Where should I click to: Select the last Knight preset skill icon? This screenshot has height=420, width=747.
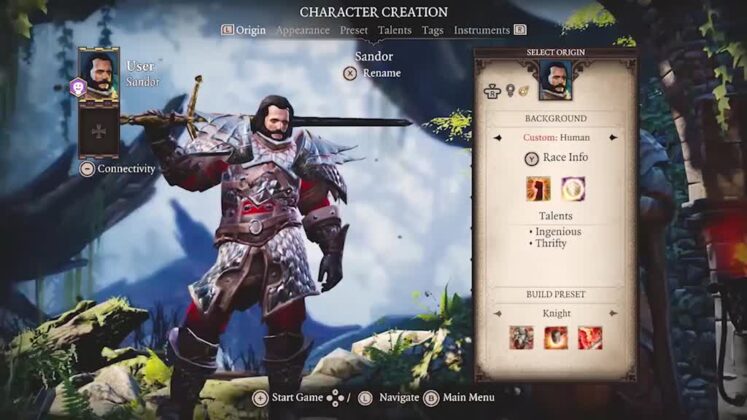590,337
